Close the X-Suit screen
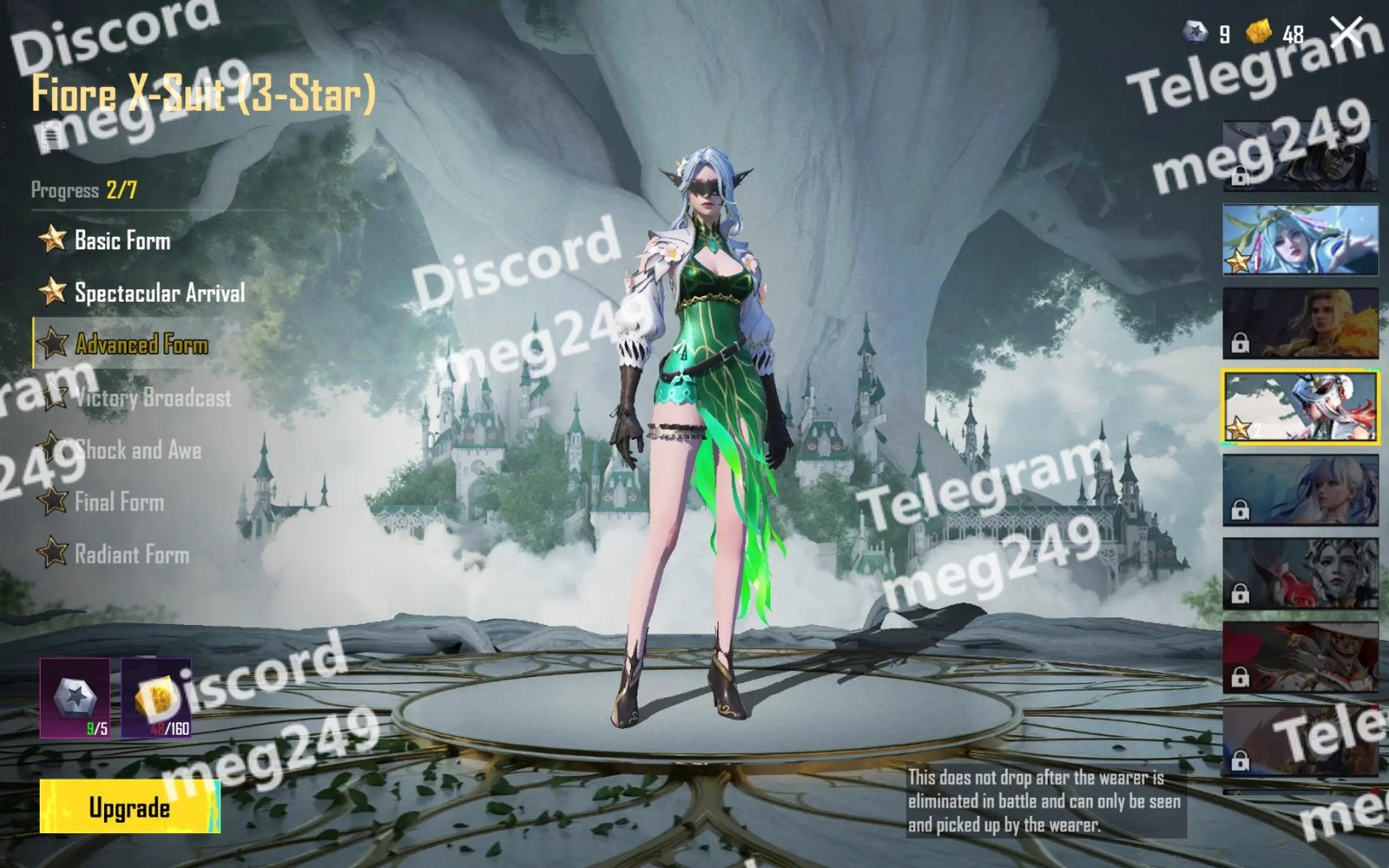The height and width of the screenshot is (868, 1389). pyautogui.click(x=1346, y=33)
